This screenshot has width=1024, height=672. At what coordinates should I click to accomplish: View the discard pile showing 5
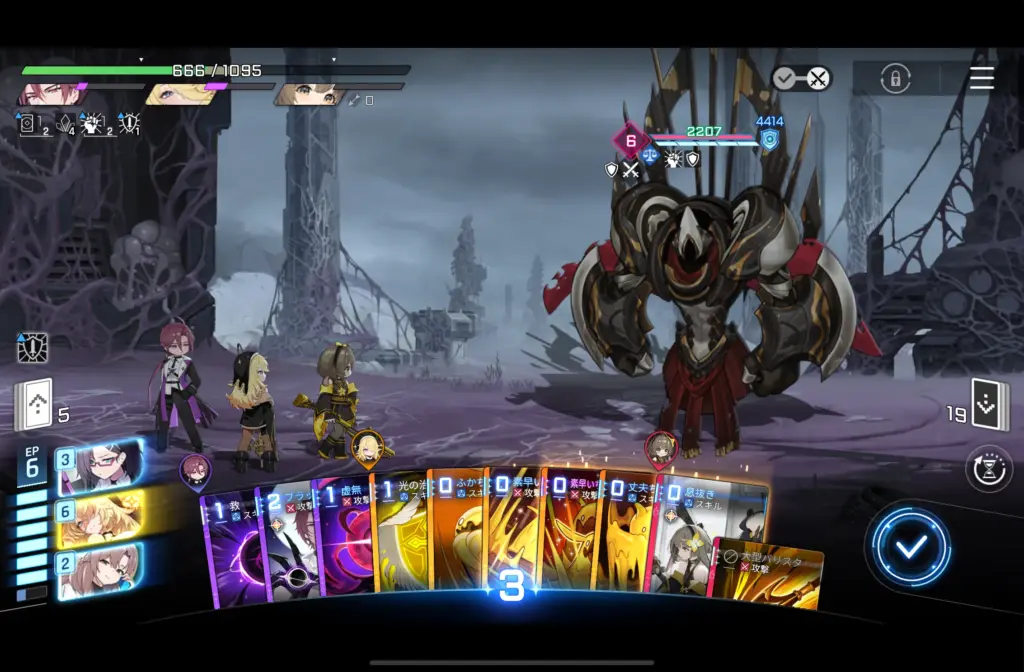[x=32, y=406]
